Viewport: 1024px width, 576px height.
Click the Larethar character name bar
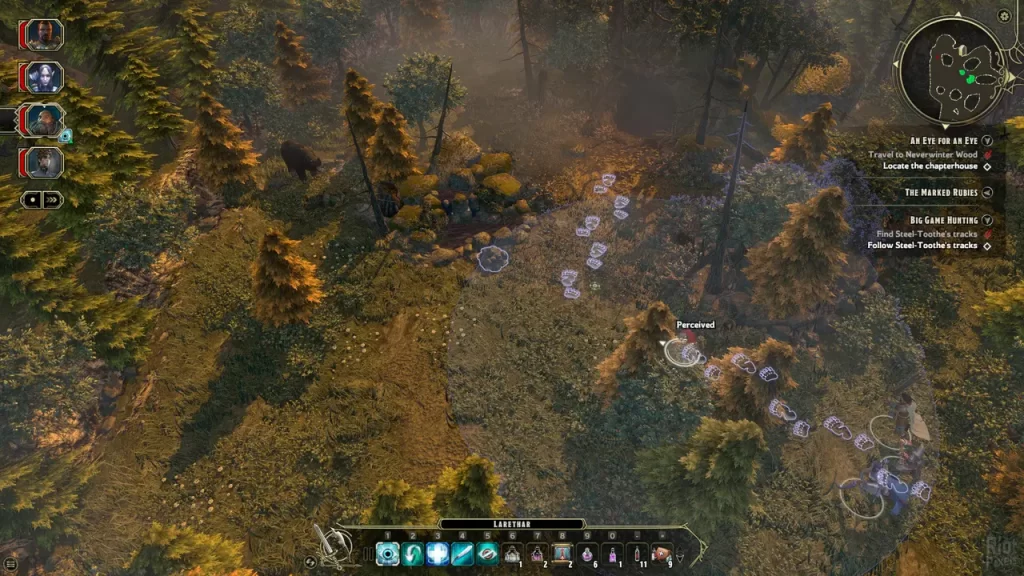(511, 523)
